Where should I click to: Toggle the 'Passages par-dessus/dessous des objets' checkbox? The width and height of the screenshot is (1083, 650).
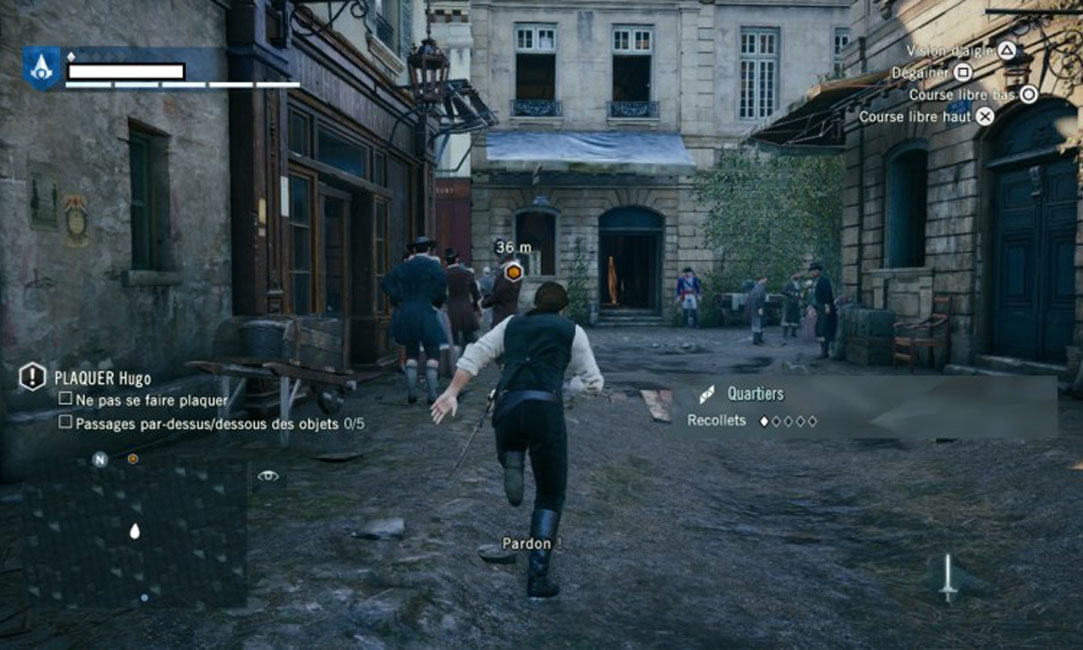[65, 422]
